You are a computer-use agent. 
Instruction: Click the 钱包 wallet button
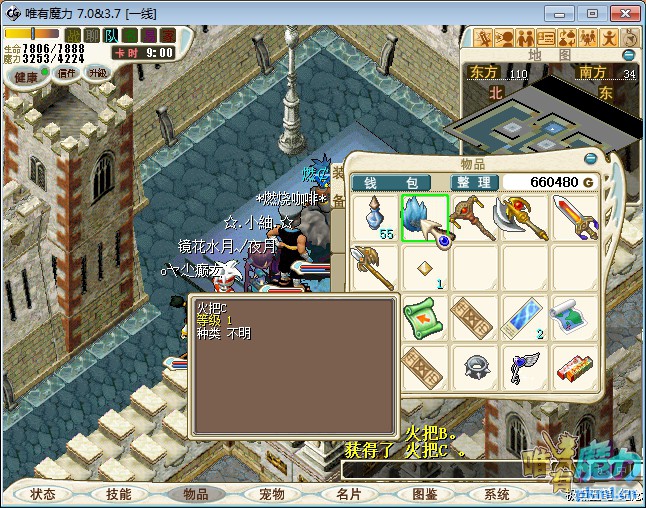(x=390, y=182)
